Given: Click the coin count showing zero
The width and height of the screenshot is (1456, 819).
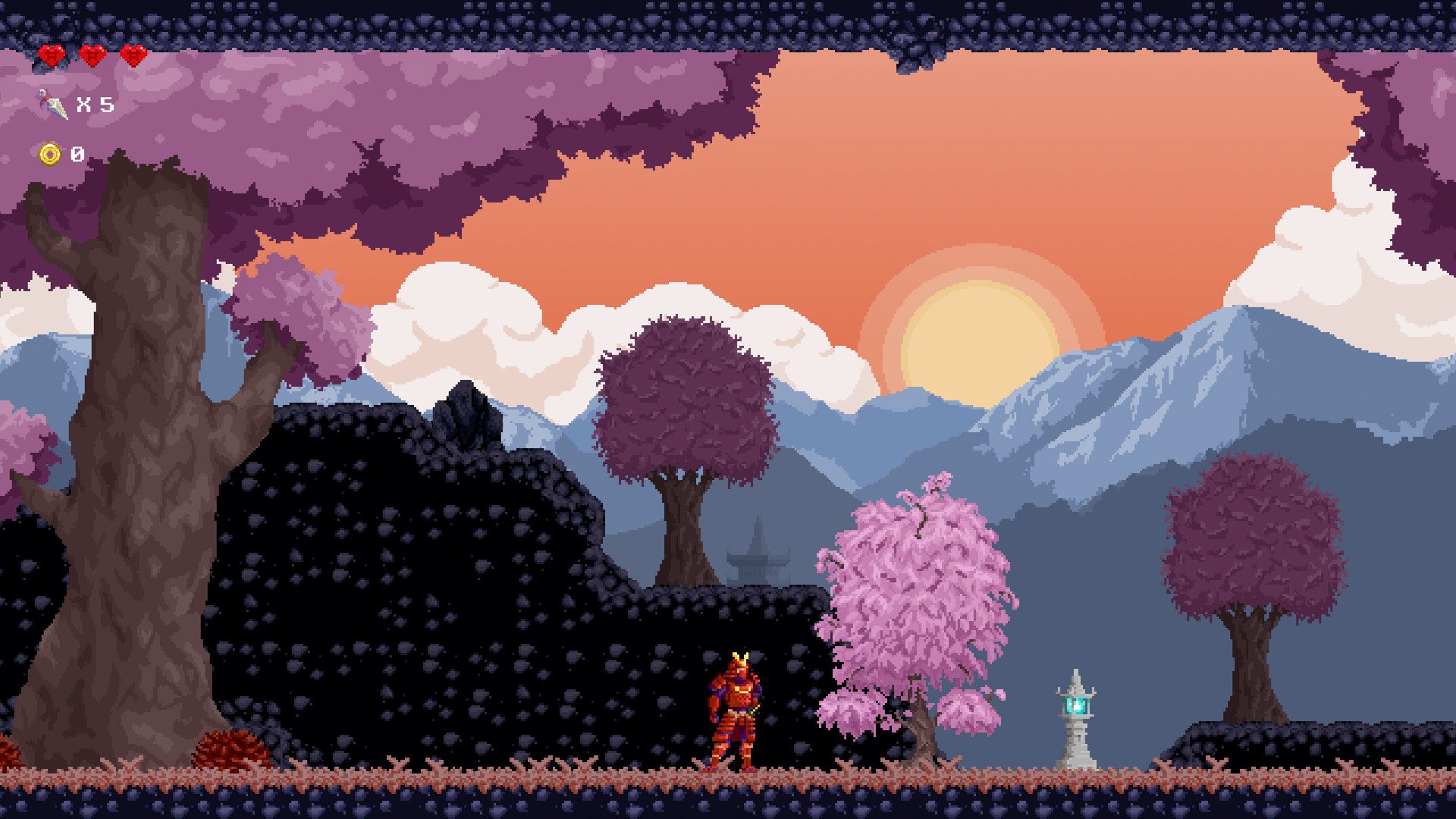Looking at the screenshot, I should coord(76,154).
